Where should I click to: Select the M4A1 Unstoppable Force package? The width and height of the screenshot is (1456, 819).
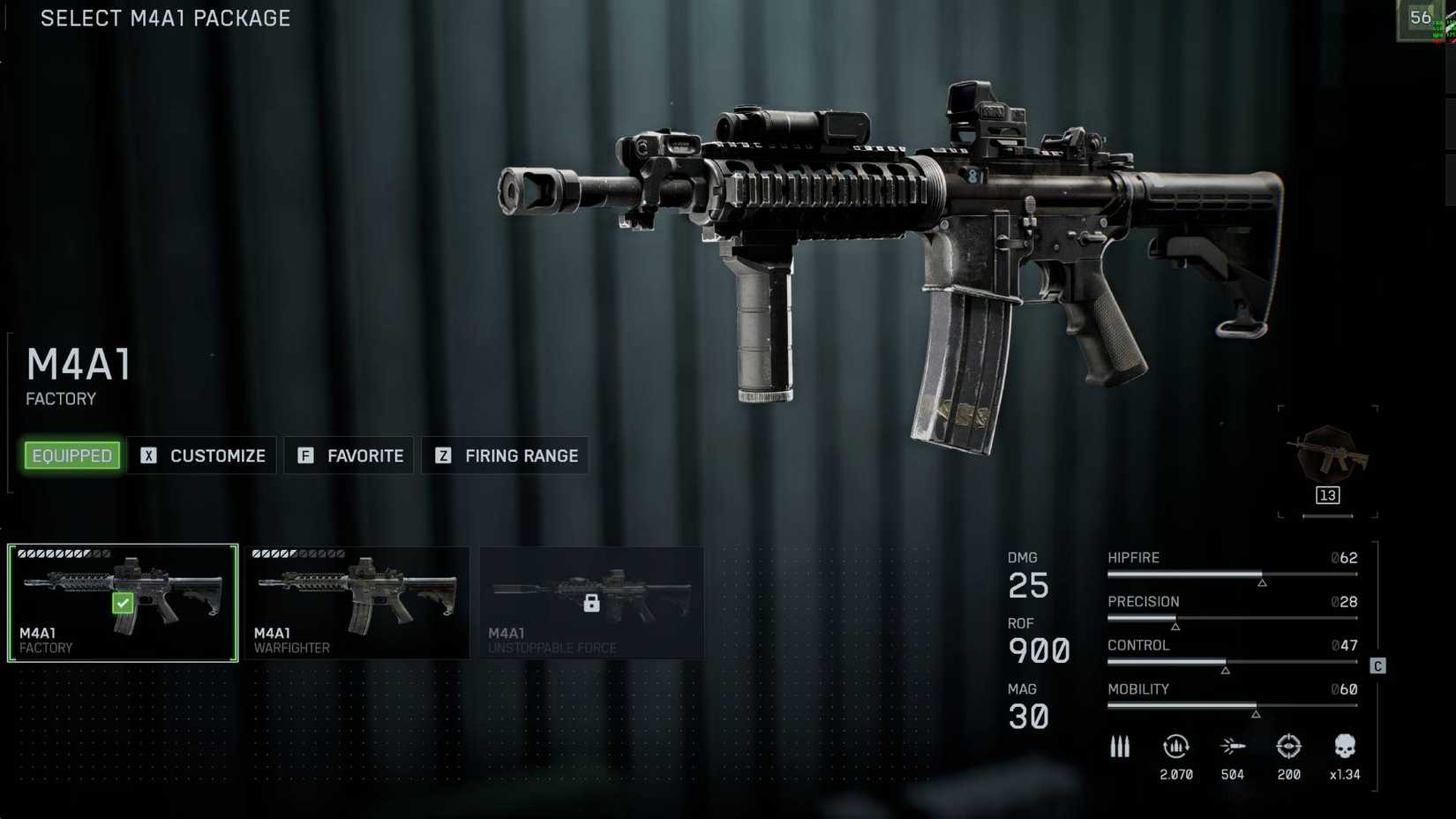[x=591, y=602]
